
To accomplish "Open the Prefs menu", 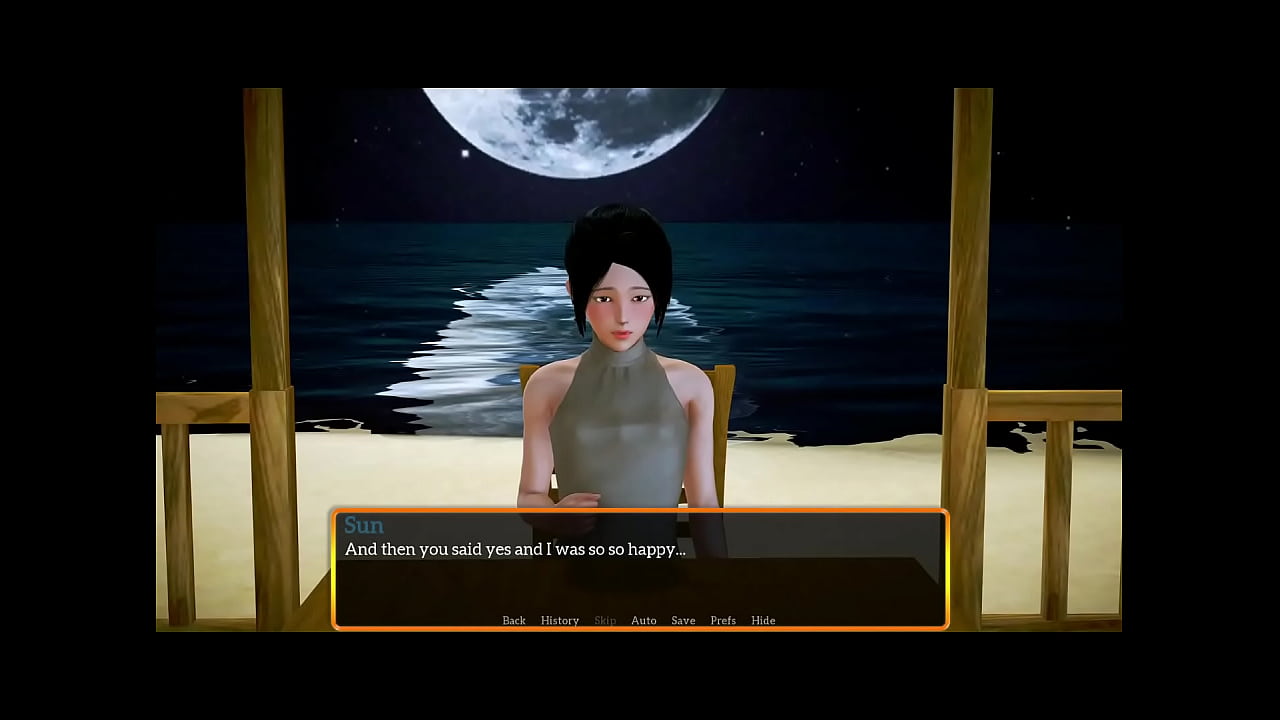I will point(723,620).
